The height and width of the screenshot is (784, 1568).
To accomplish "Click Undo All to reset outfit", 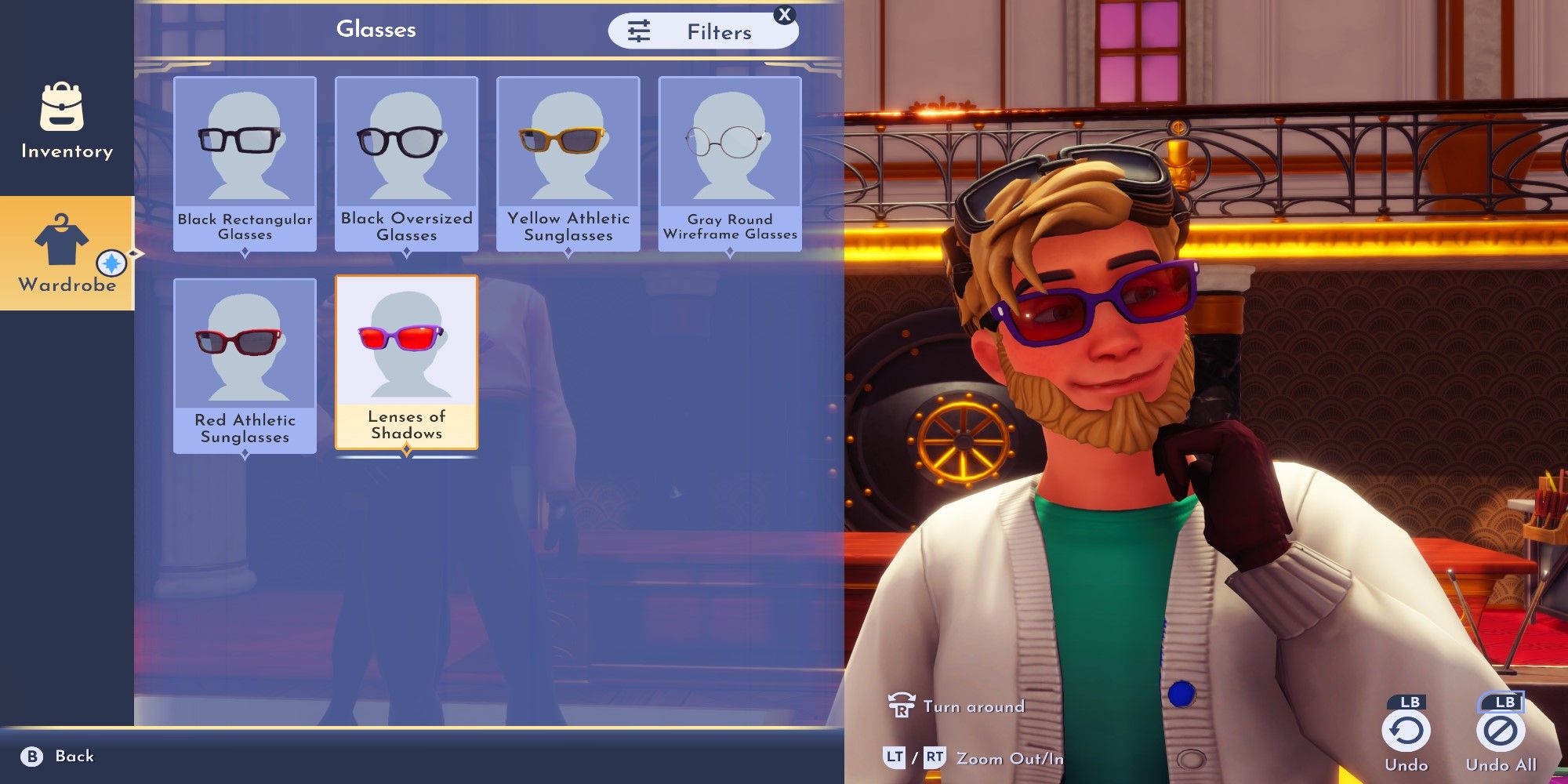I will (1500, 733).
